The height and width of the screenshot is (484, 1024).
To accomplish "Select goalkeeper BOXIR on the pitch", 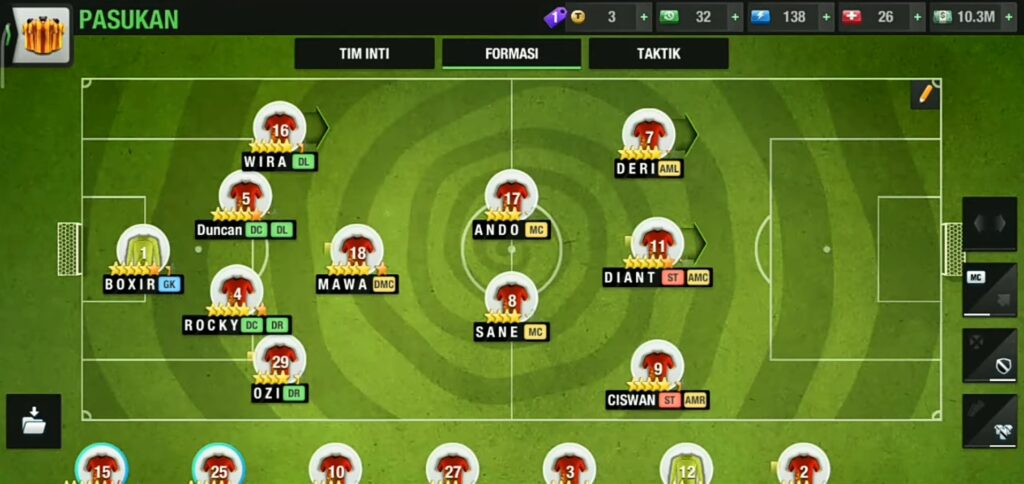I will (x=142, y=250).
